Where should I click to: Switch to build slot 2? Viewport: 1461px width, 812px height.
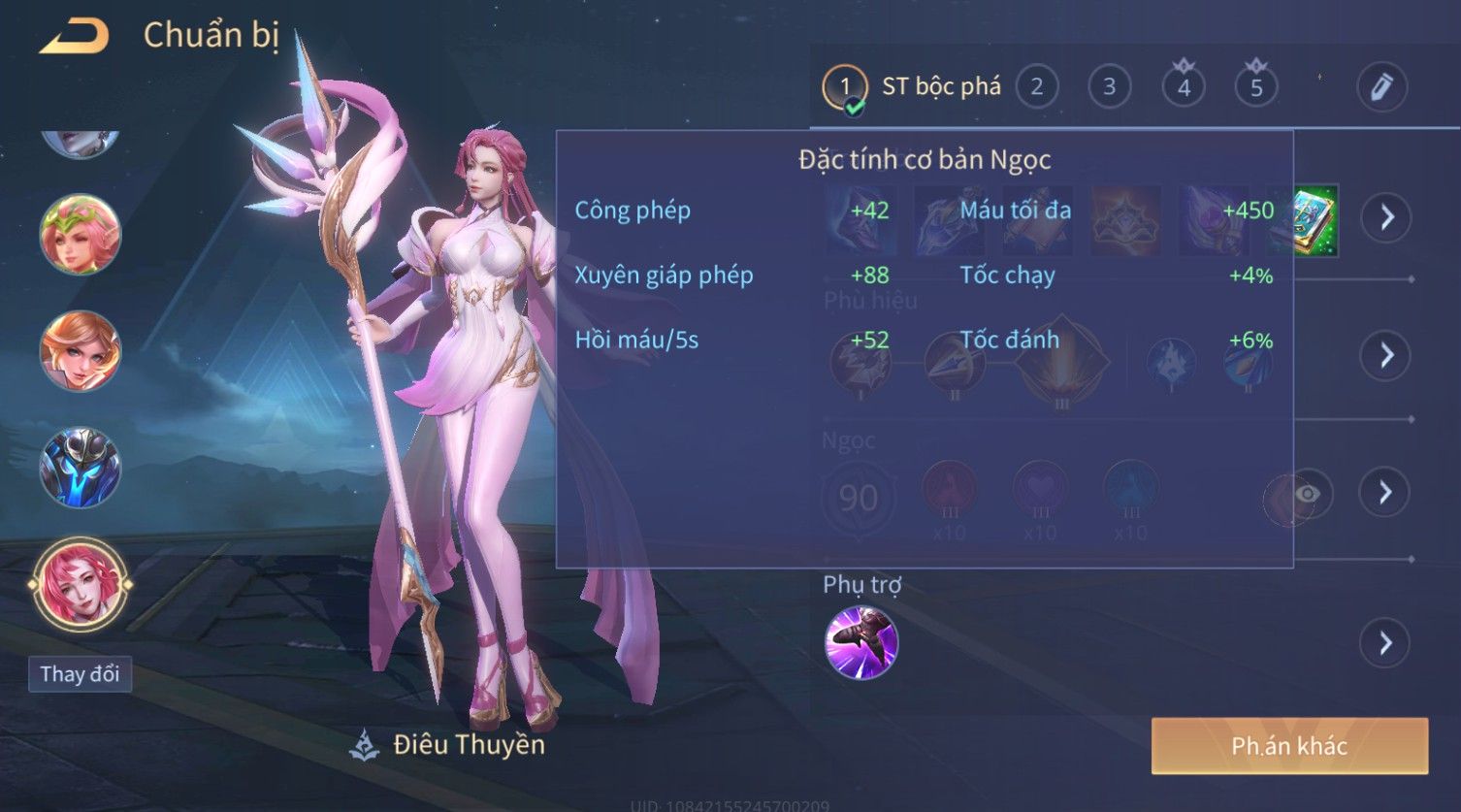(1036, 87)
